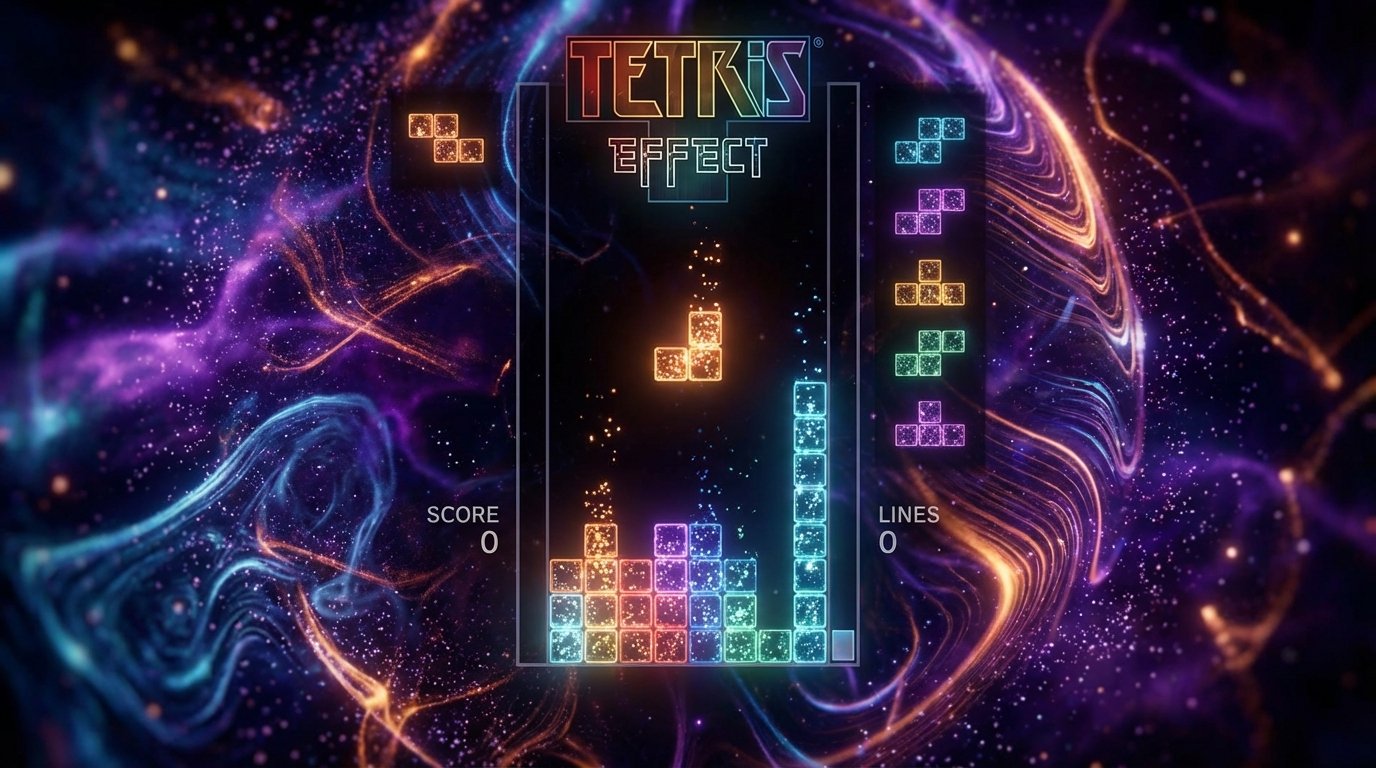Select the green S-piece in the next queue

[x=932, y=355]
